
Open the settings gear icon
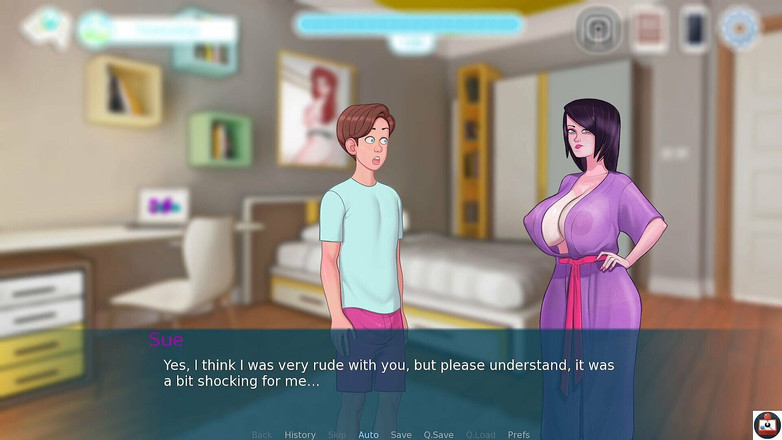[741, 28]
